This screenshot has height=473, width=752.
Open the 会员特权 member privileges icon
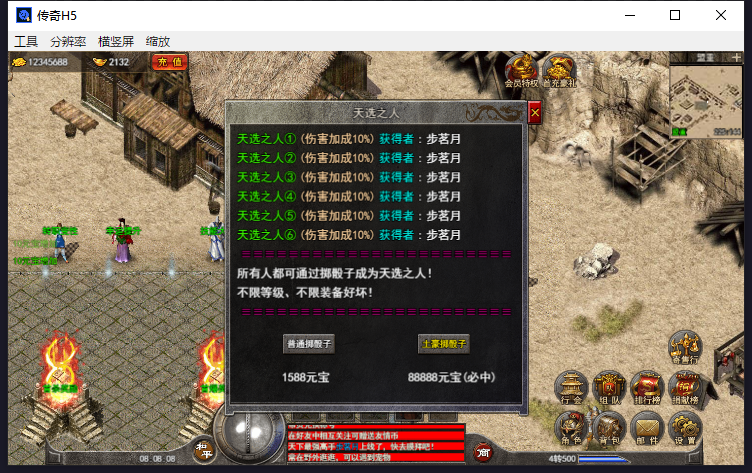pyautogui.click(x=522, y=71)
